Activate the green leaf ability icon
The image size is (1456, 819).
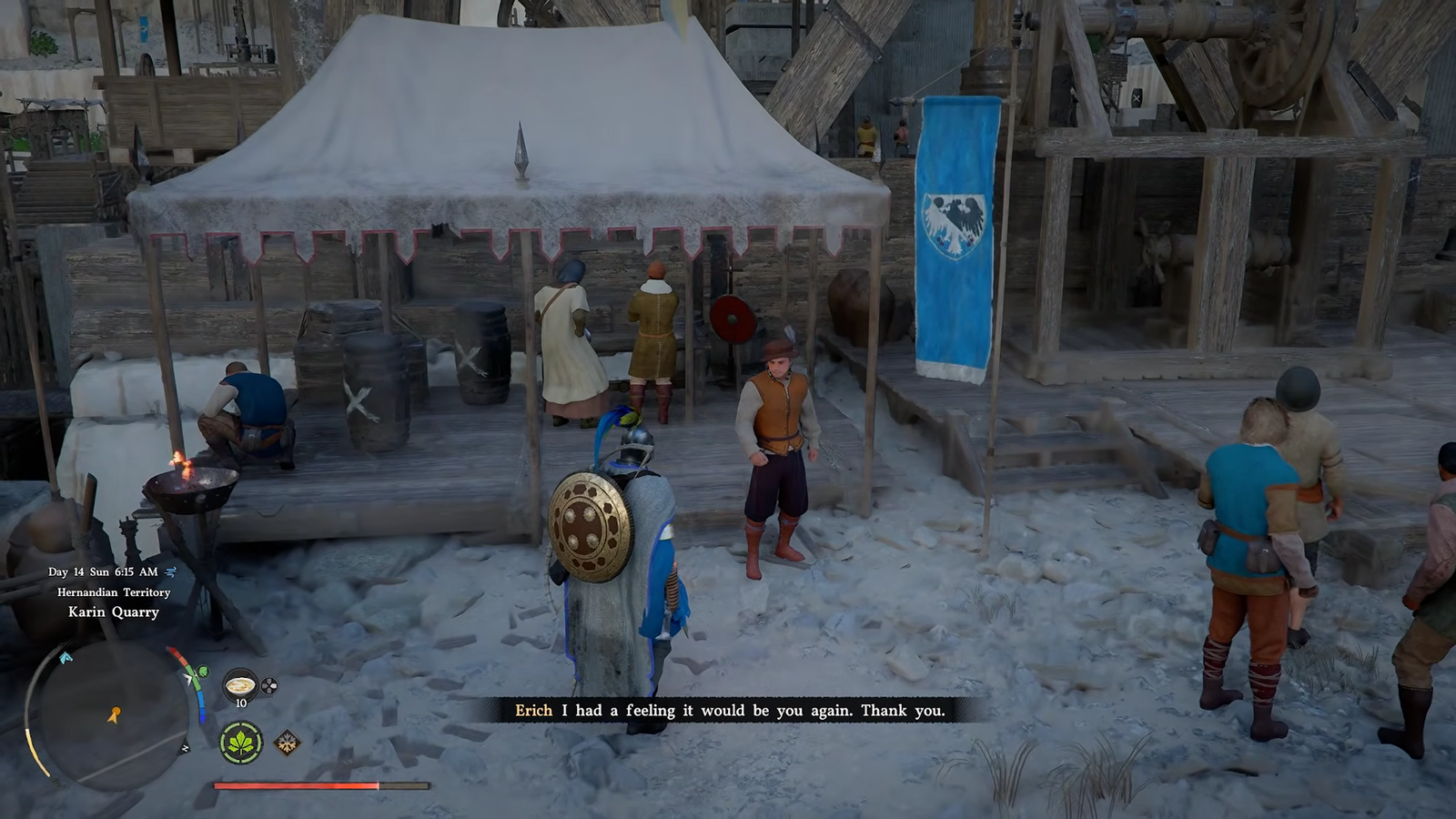241,743
